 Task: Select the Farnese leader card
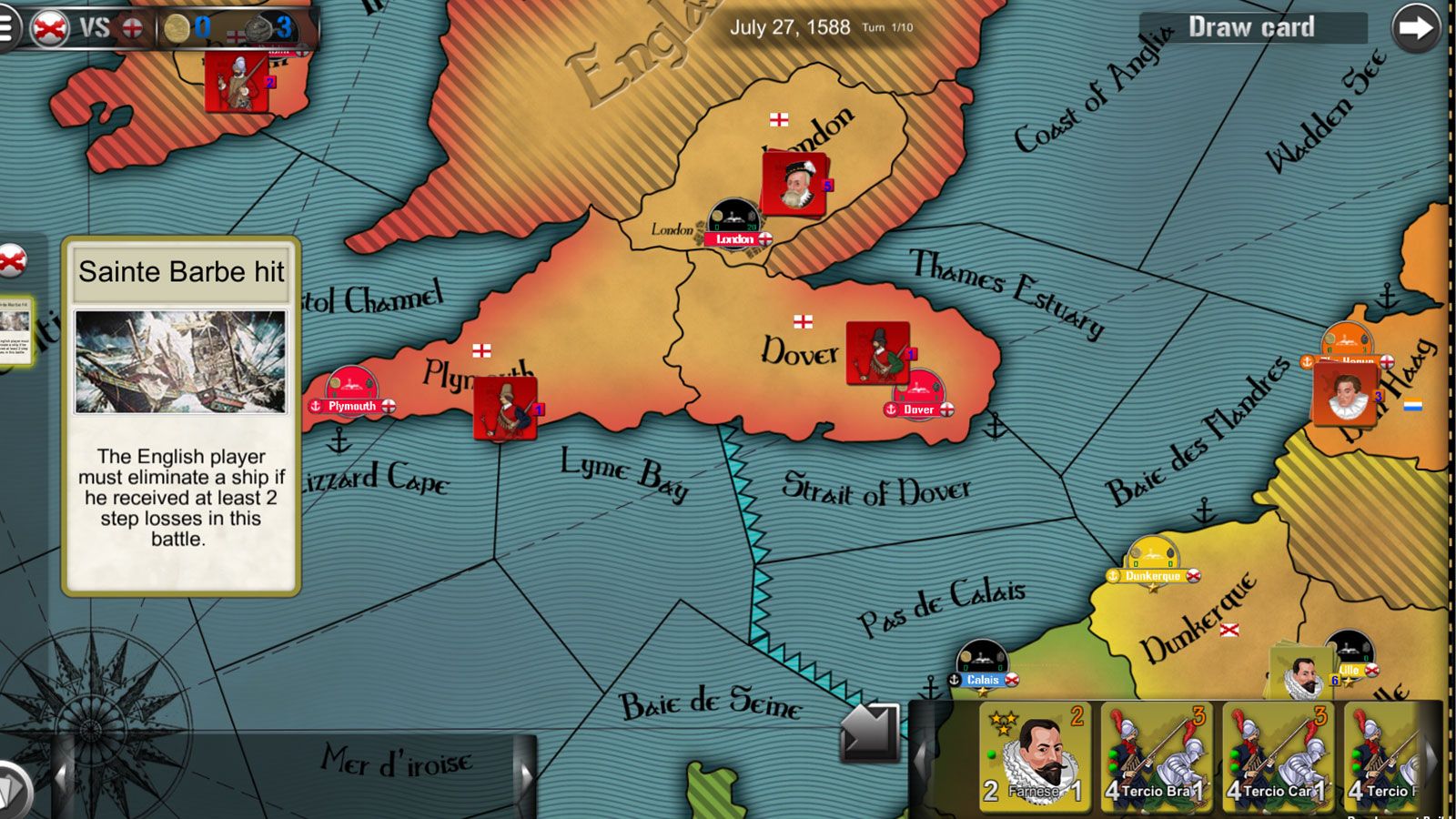pyautogui.click(x=1035, y=755)
